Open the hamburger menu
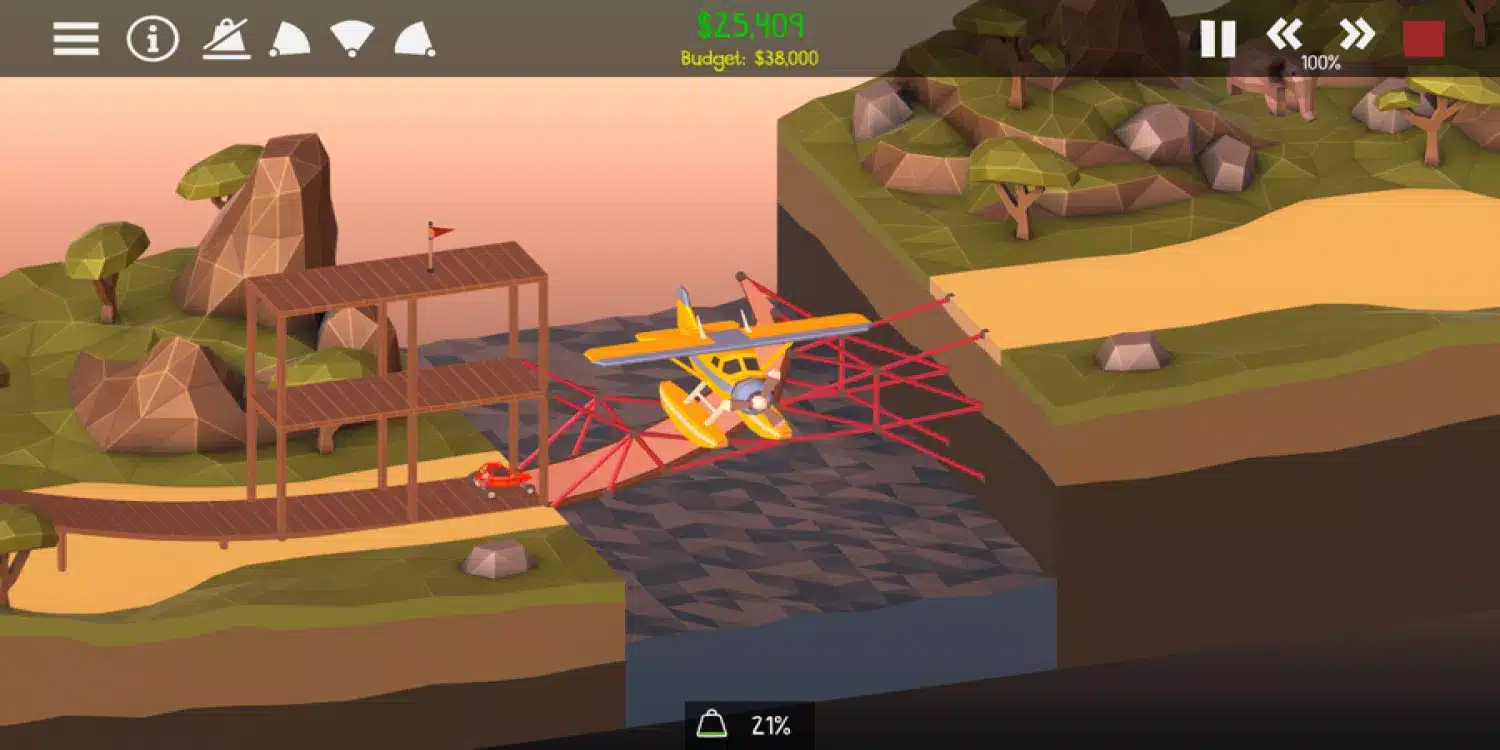Image resolution: width=1500 pixels, height=750 pixels. pos(76,39)
